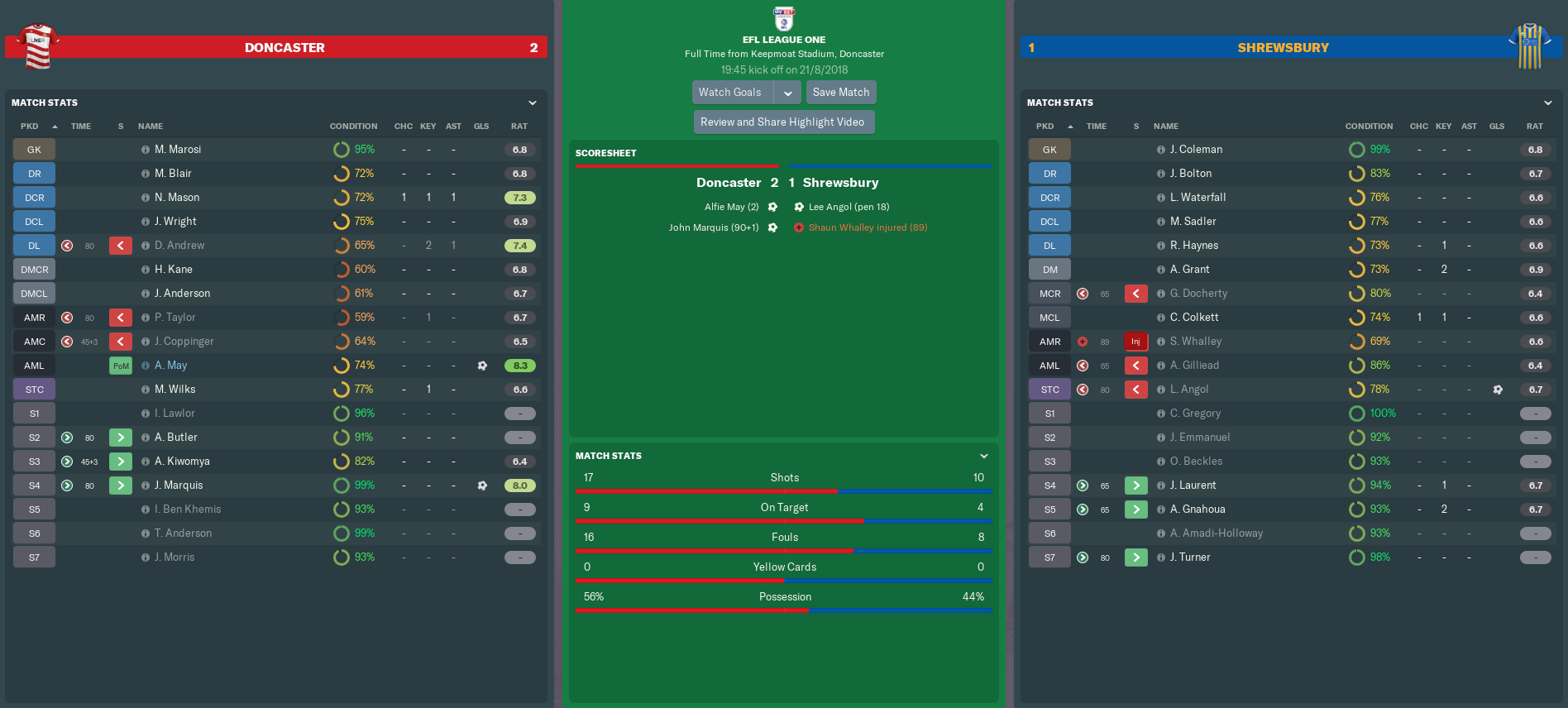Save the match
The width and height of the screenshot is (1568, 708).
tap(840, 93)
